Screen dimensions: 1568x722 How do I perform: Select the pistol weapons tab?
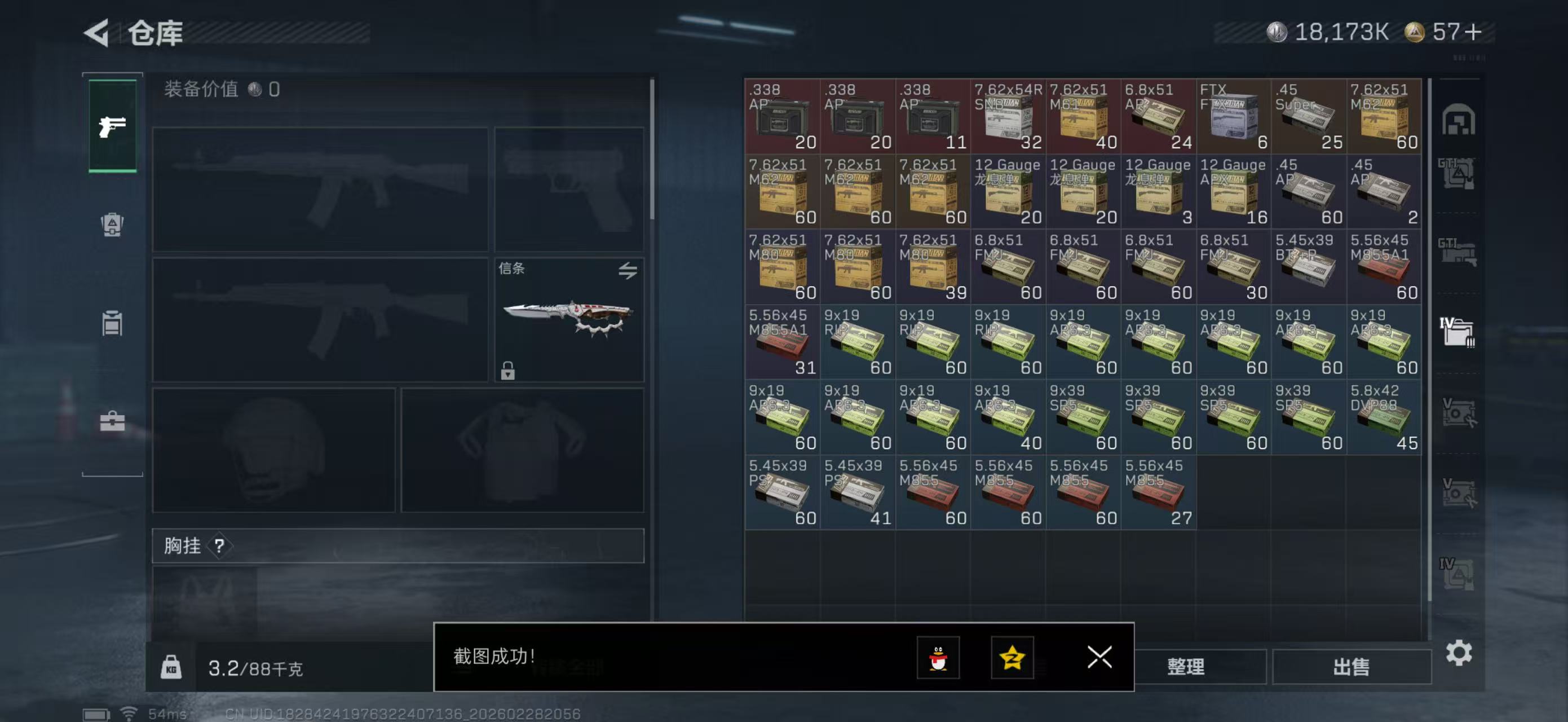pyautogui.click(x=113, y=126)
